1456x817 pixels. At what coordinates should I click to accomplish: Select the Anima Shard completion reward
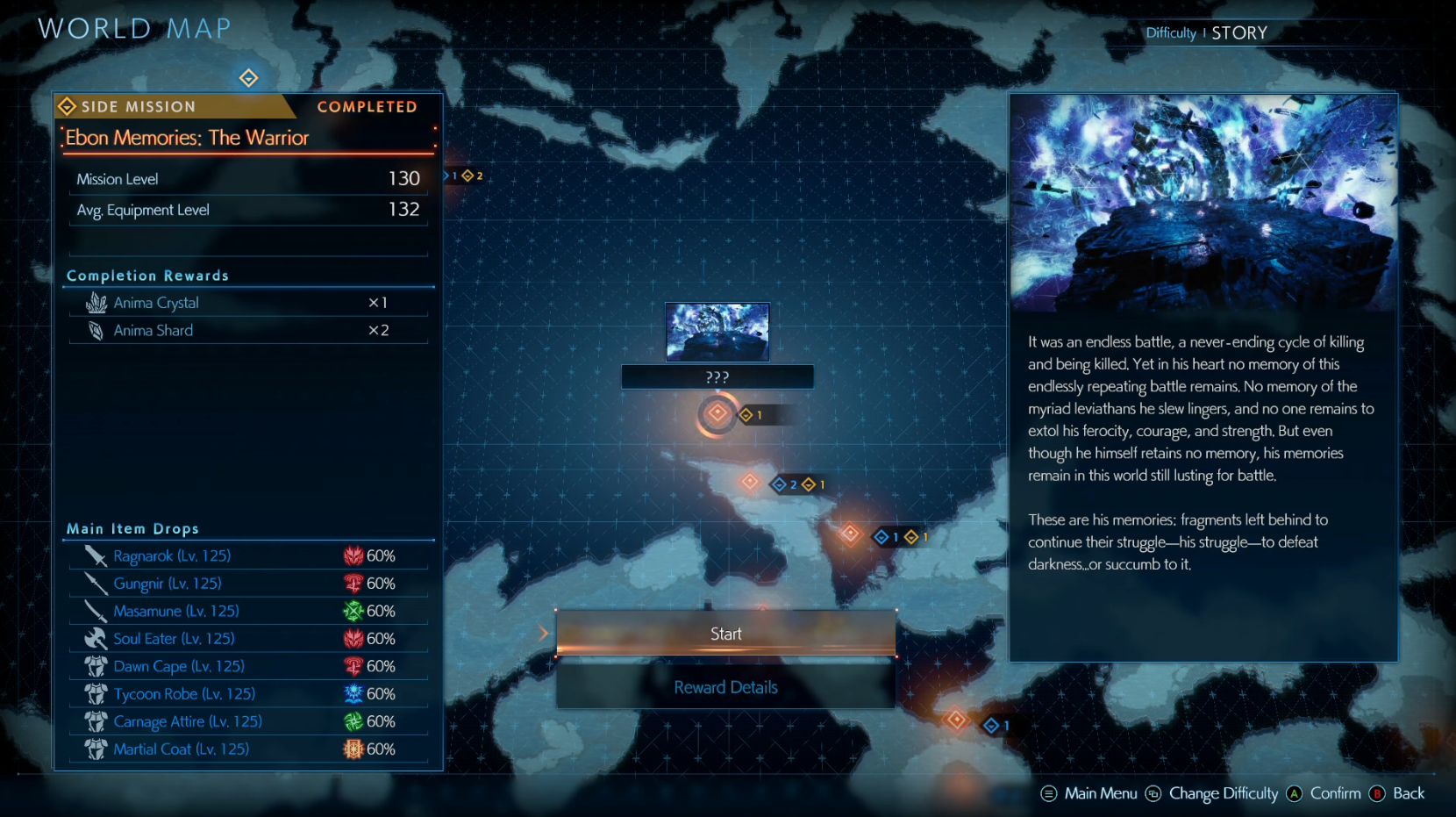pos(248,331)
